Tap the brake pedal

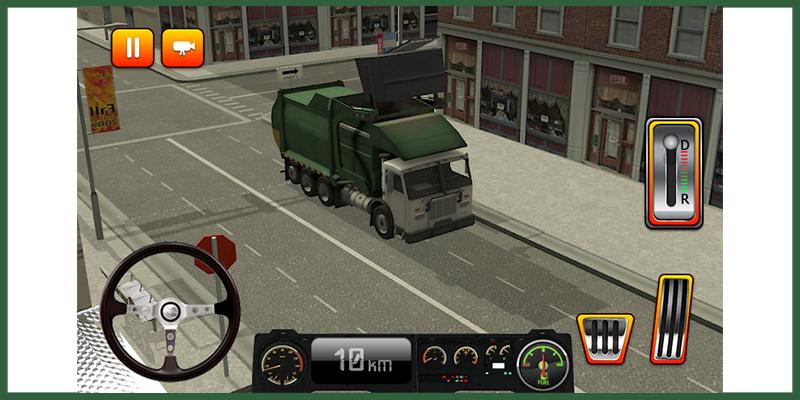tap(604, 337)
